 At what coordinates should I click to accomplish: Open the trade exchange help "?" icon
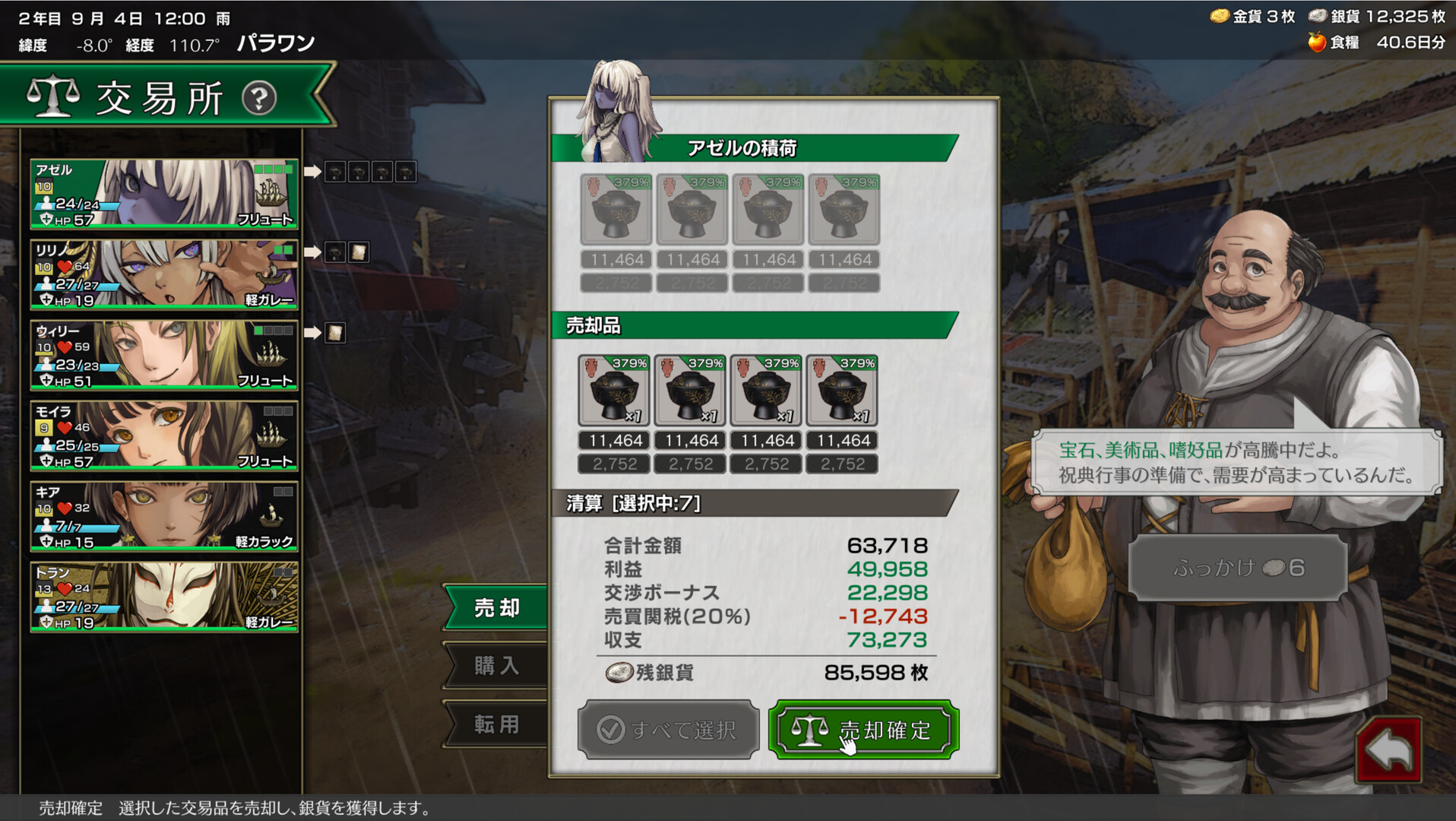tap(258, 99)
